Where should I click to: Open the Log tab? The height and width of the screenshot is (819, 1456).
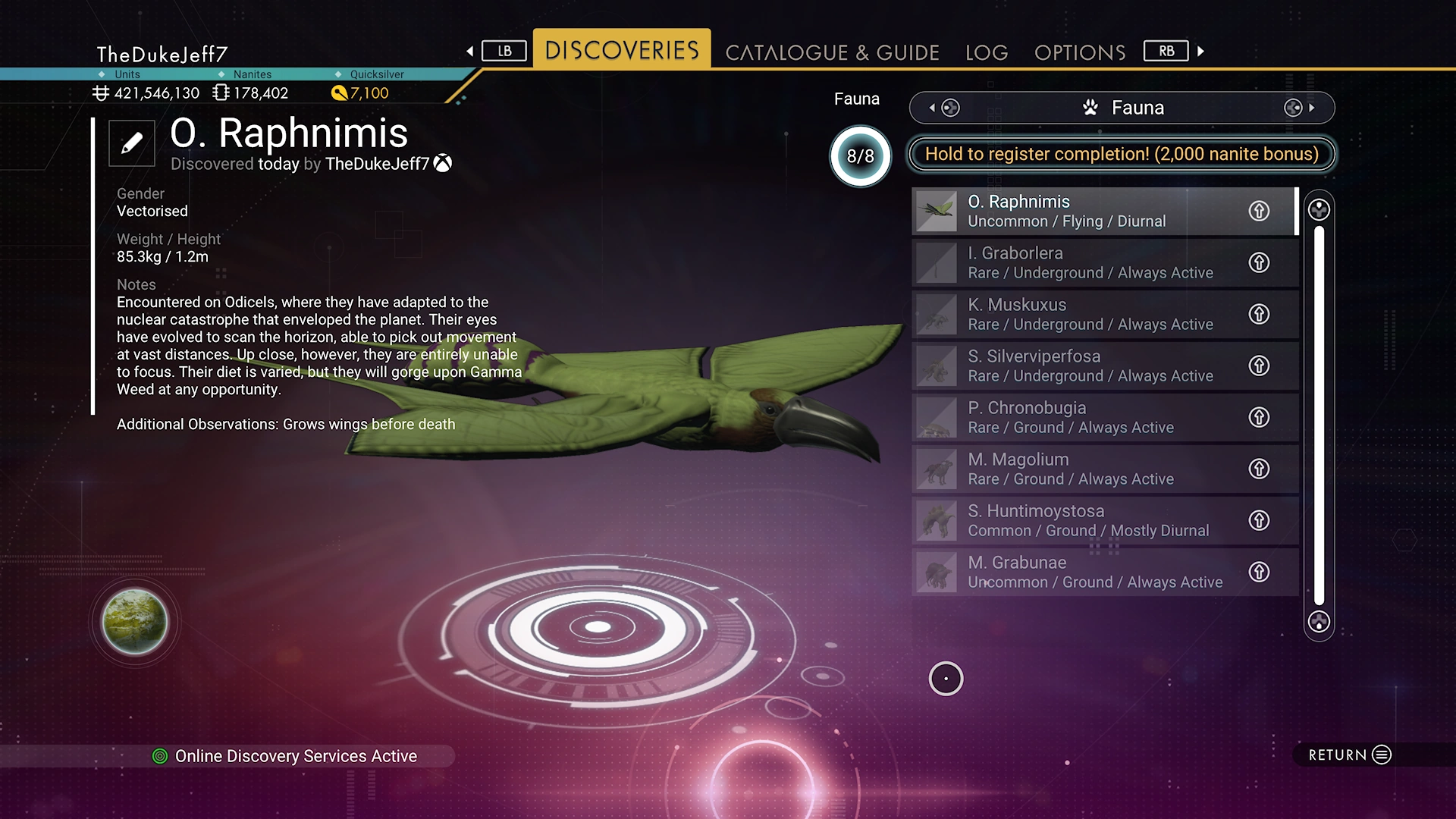tap(987, 52)
